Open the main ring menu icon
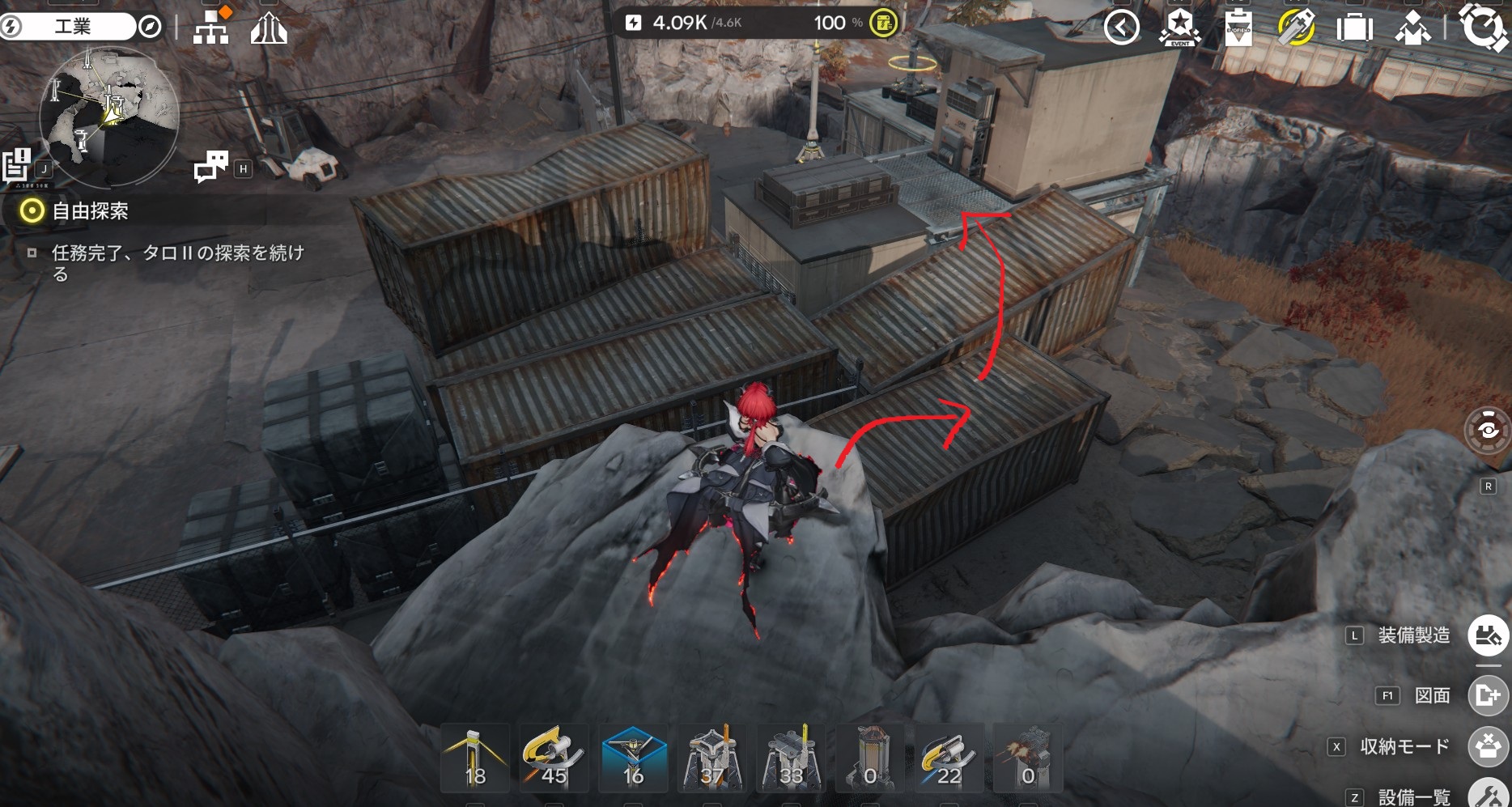The width and height of the screenshot is (1512, 807). click(1483, 27)
